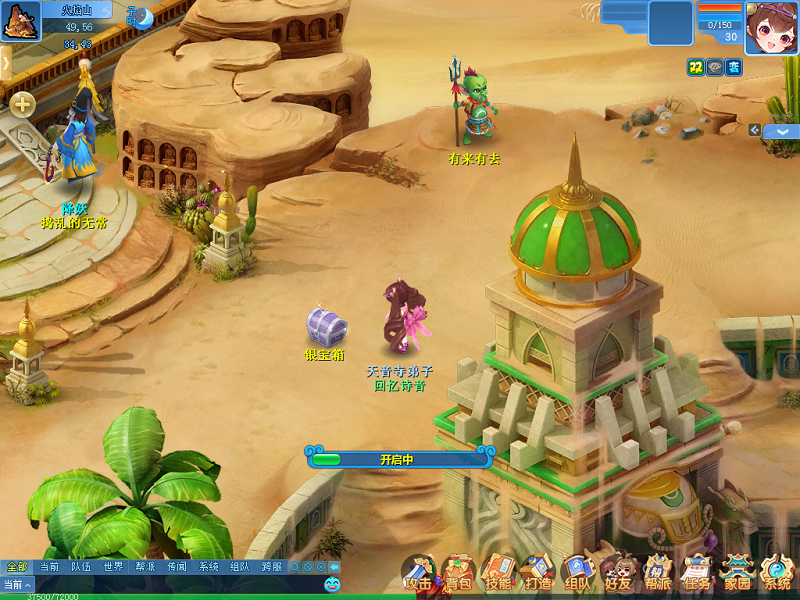Expand the blue down-arrow panel
This screenshot has width=800, height=600.
click(782, 131)
